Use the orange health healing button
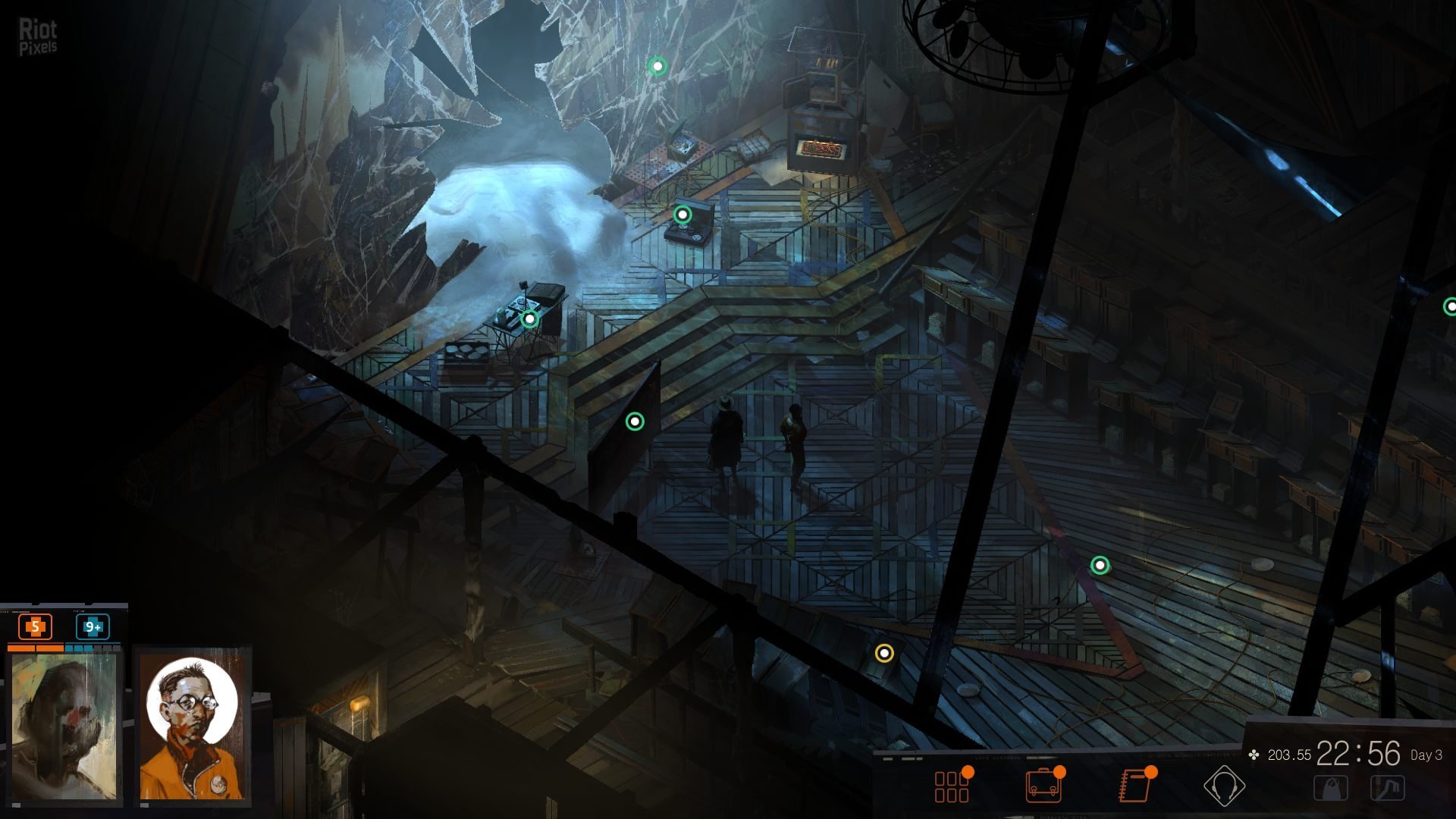Screen dimensions: 1456x819 (35, 627)
